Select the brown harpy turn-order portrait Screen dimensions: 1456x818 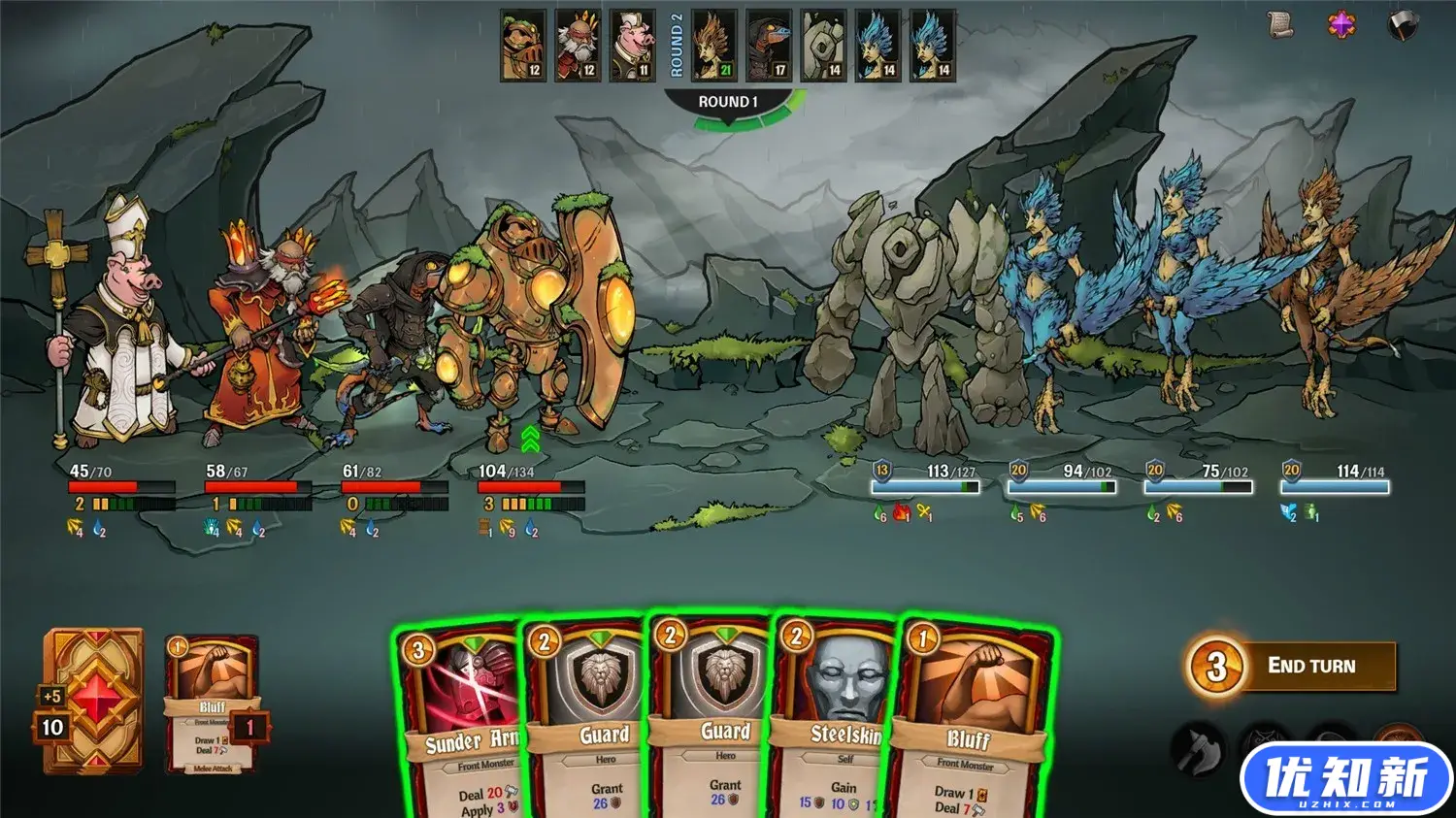[713, 46]
